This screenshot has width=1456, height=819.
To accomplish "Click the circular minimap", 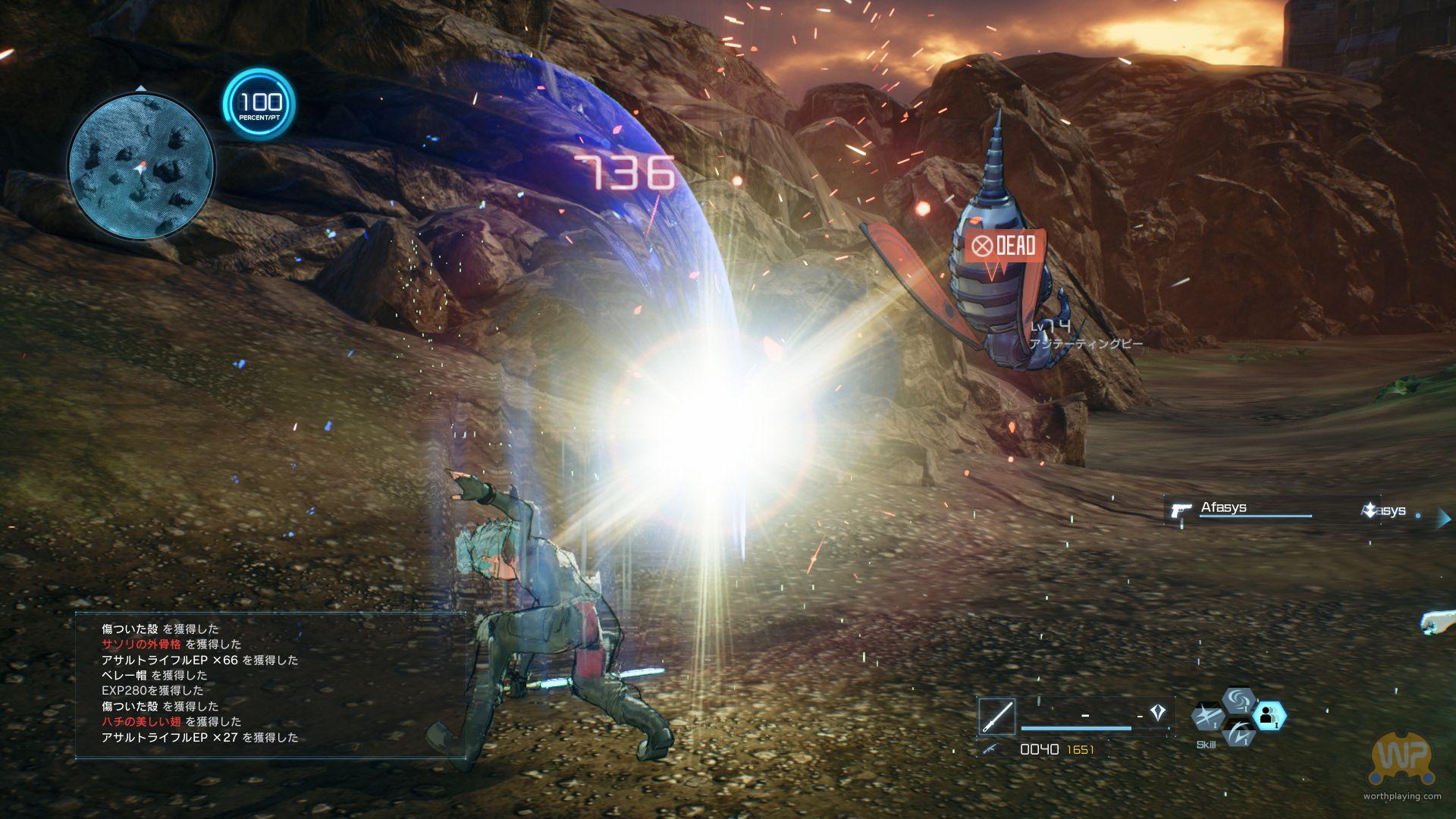I will click(x=140, y=165).
